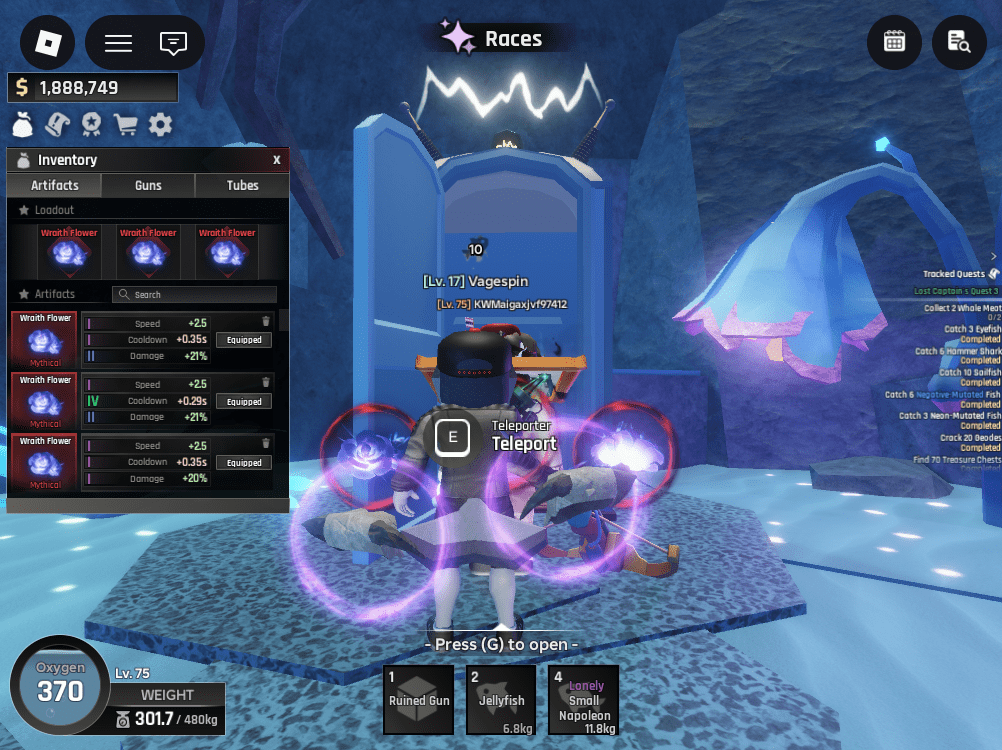Open the gear settings icon
Viewport: 1002px width, 750px height.
click(160, 125)
